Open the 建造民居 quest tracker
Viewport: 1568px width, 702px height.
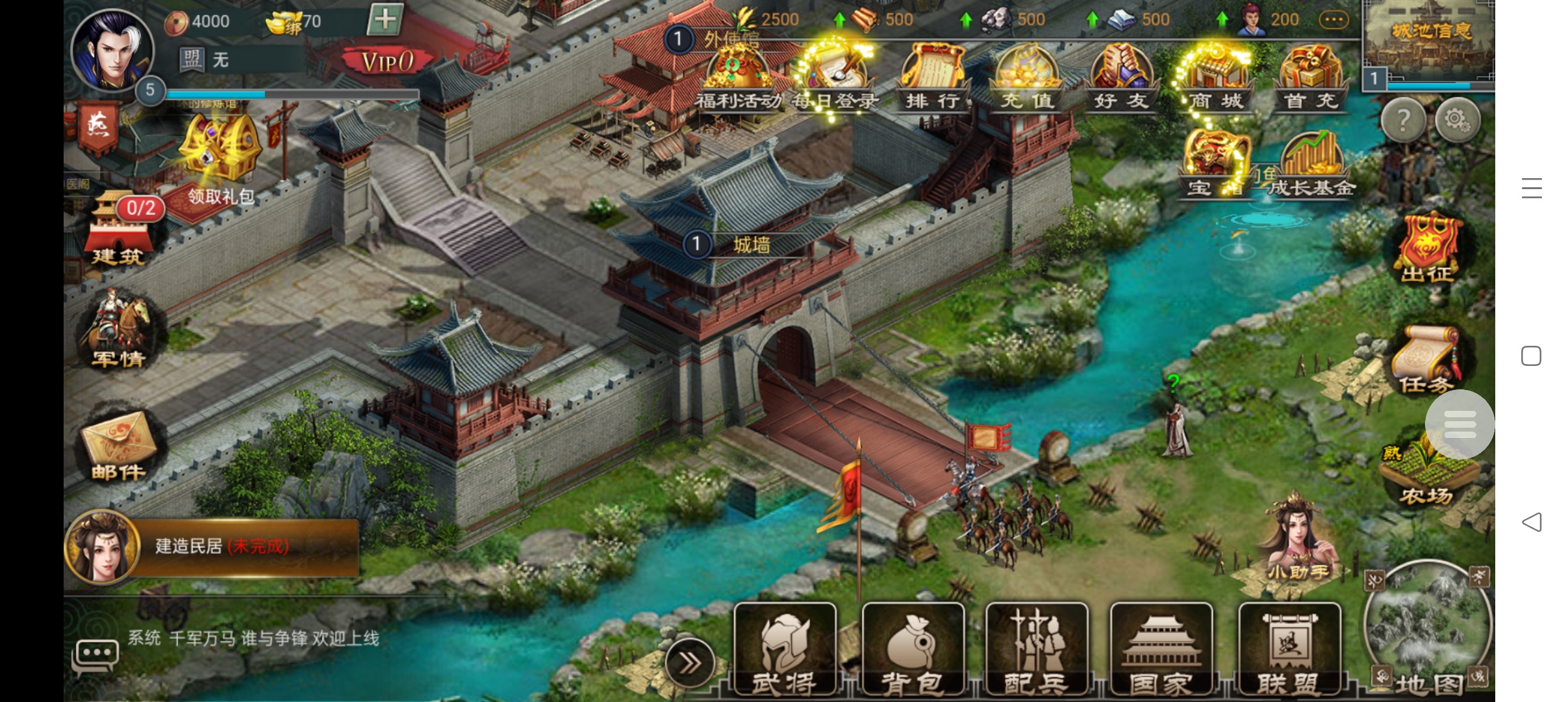(x=214, y=546)
